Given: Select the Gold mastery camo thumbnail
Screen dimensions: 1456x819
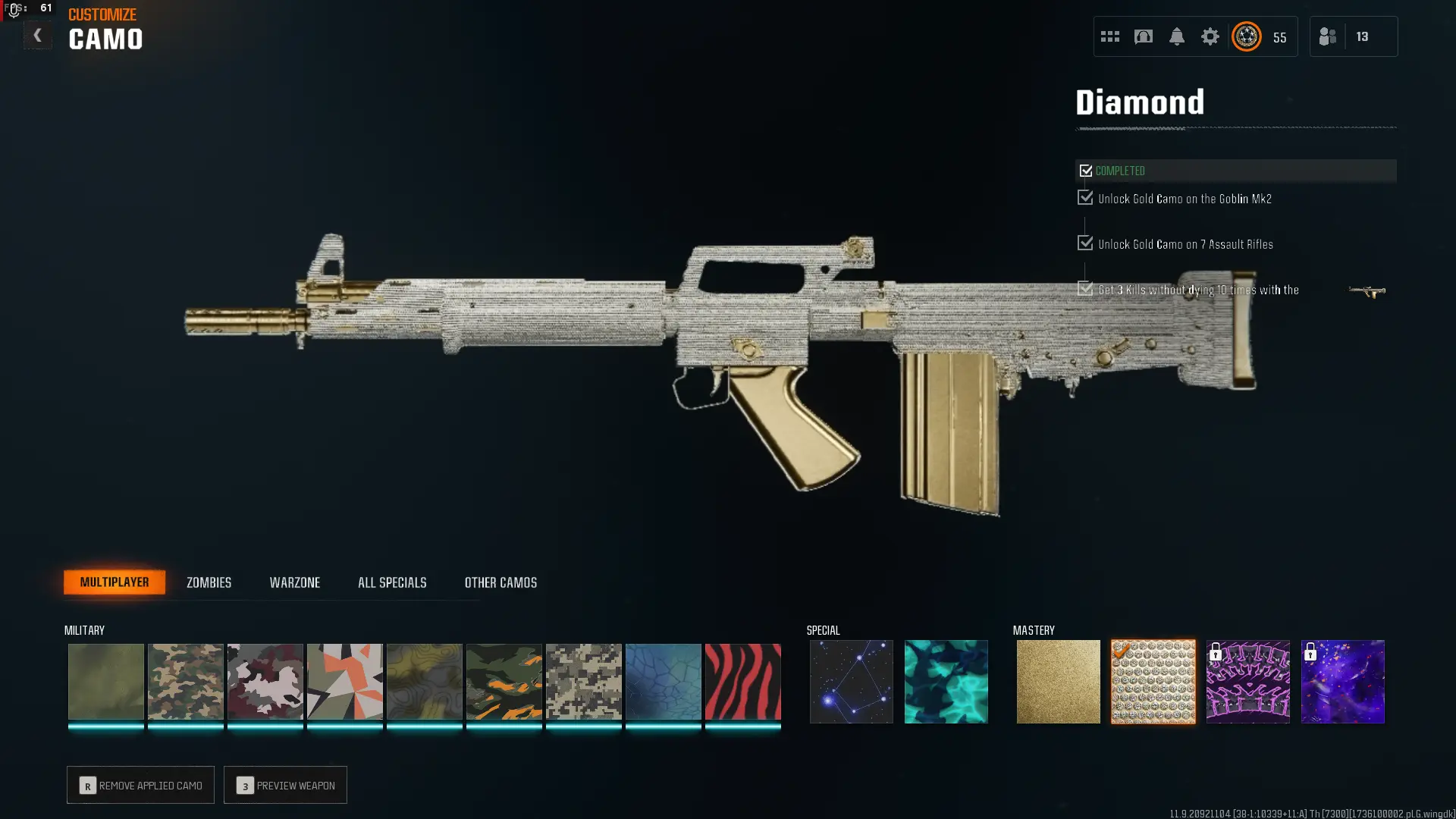Looking at the screenshot, I should [x=1058, y=681].
